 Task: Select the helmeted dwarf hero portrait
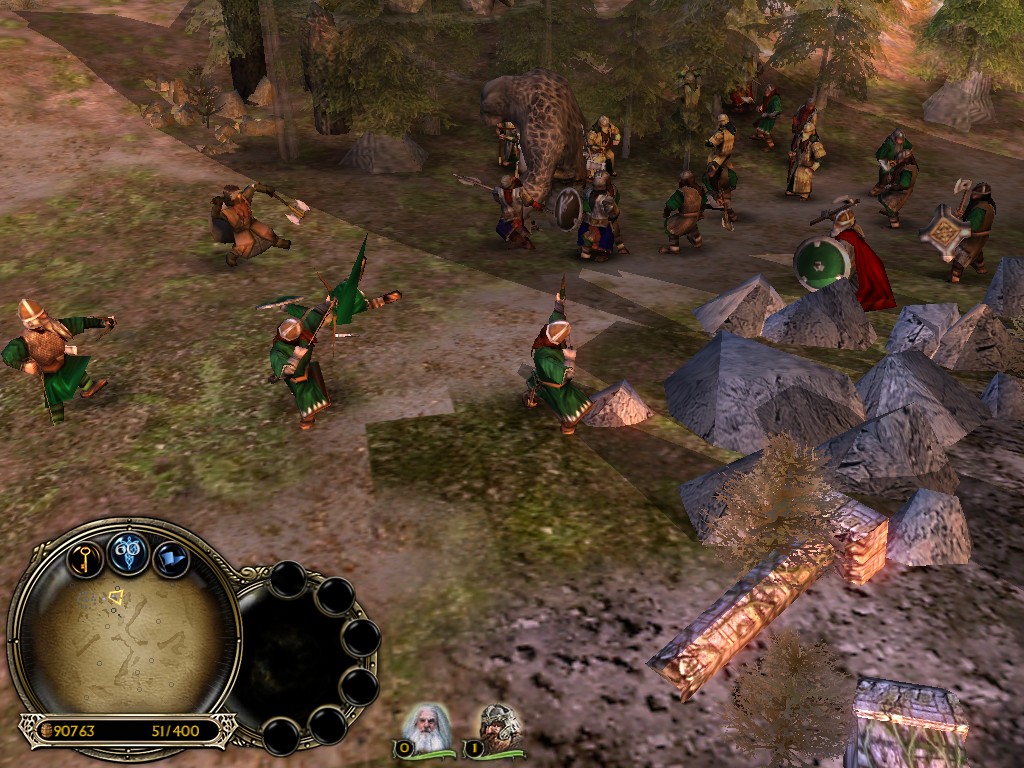[x=497, y=727]
